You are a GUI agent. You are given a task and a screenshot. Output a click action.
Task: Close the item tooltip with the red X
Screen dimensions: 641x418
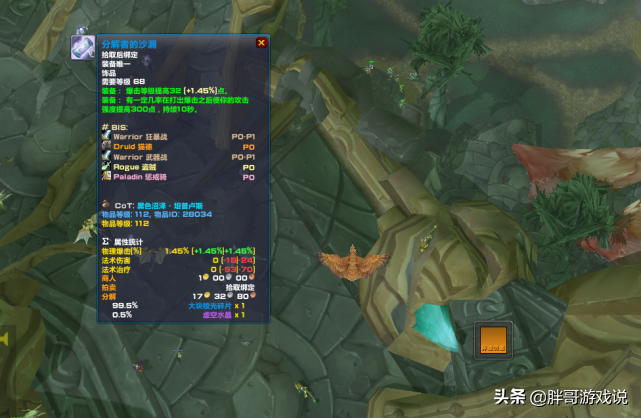(x=262, y=43)
